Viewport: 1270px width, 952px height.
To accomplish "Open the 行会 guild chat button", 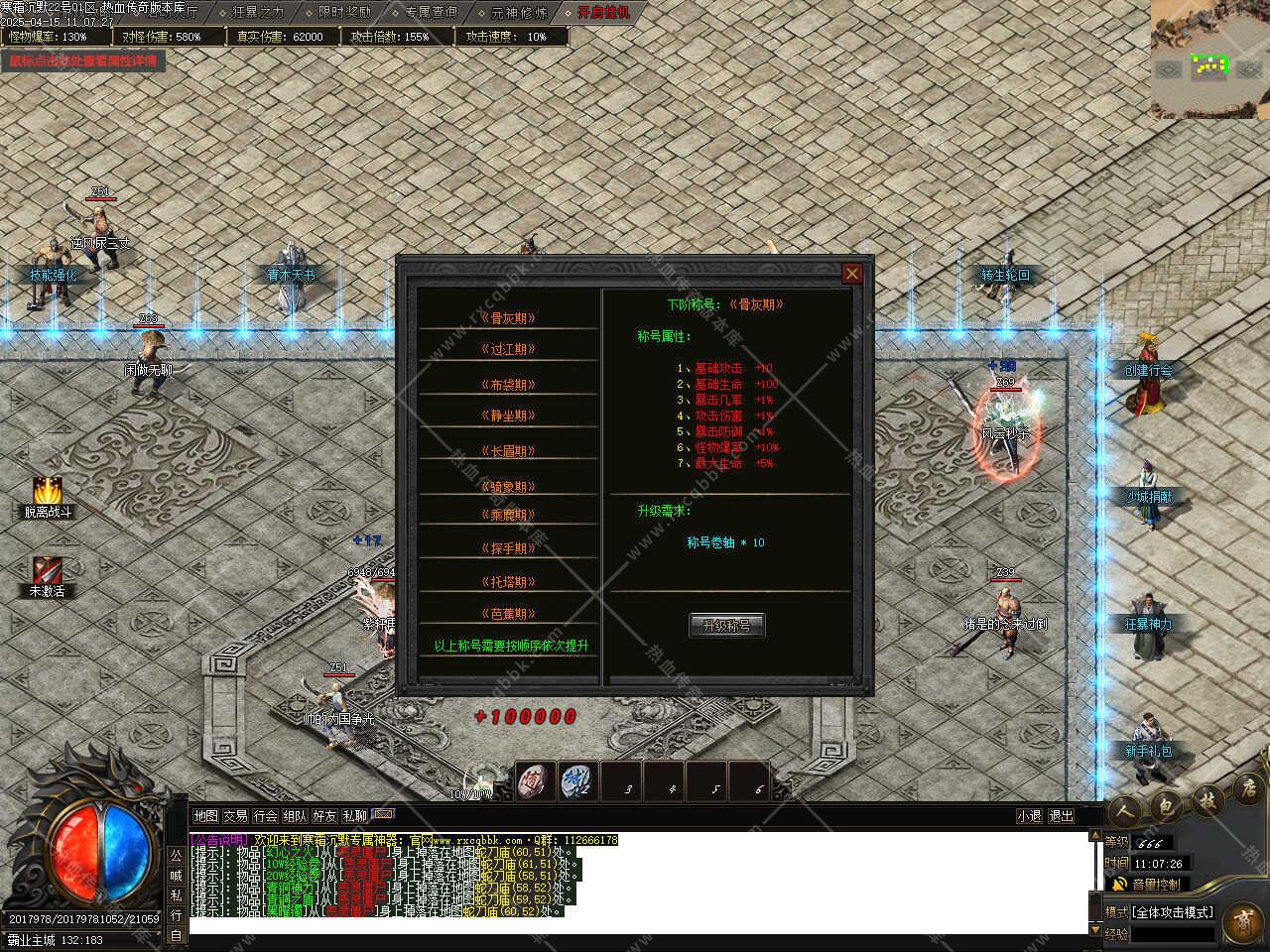I will click(x=265, y=816).
